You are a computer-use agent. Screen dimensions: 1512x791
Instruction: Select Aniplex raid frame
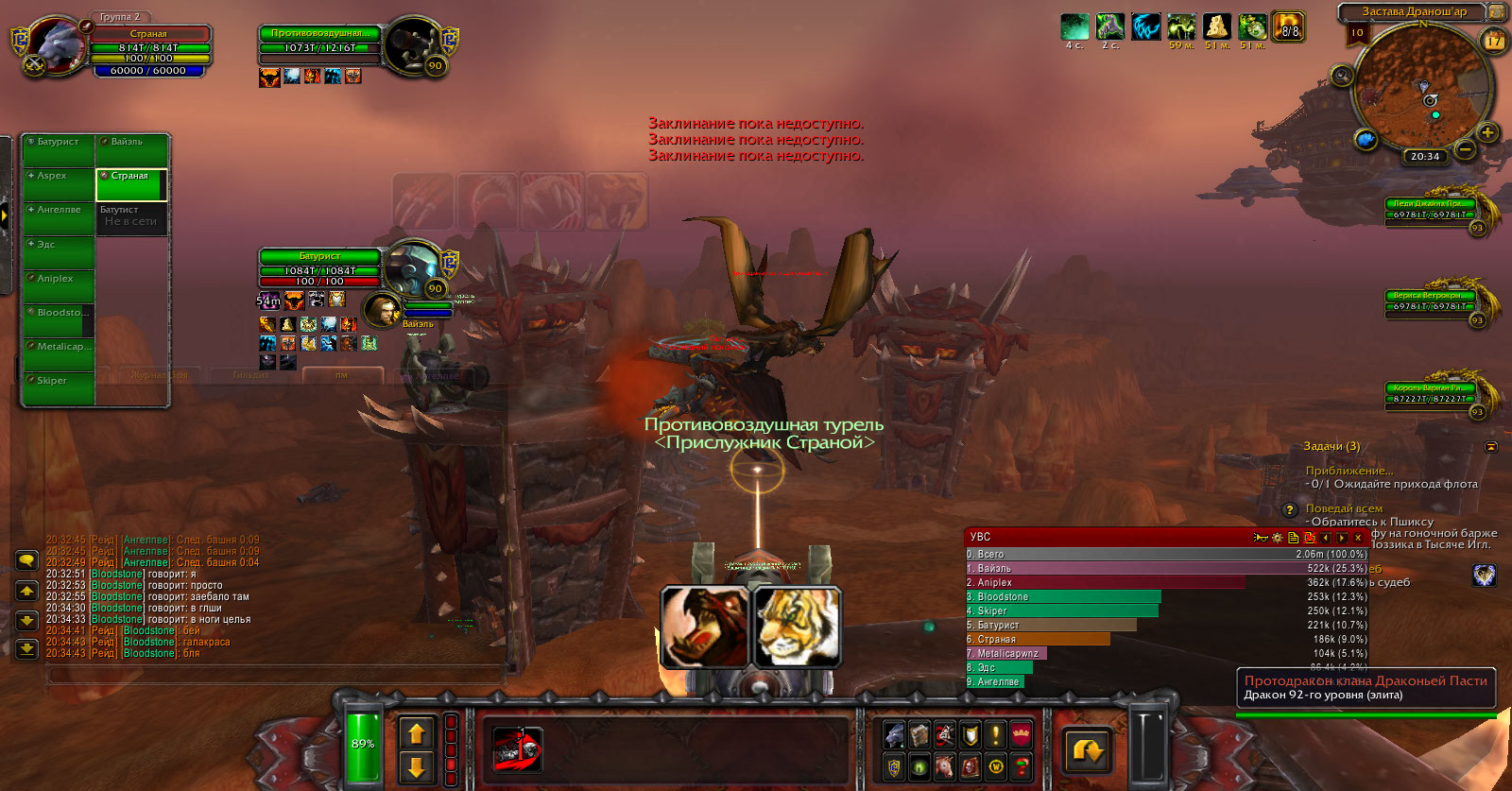pos(59,286)
